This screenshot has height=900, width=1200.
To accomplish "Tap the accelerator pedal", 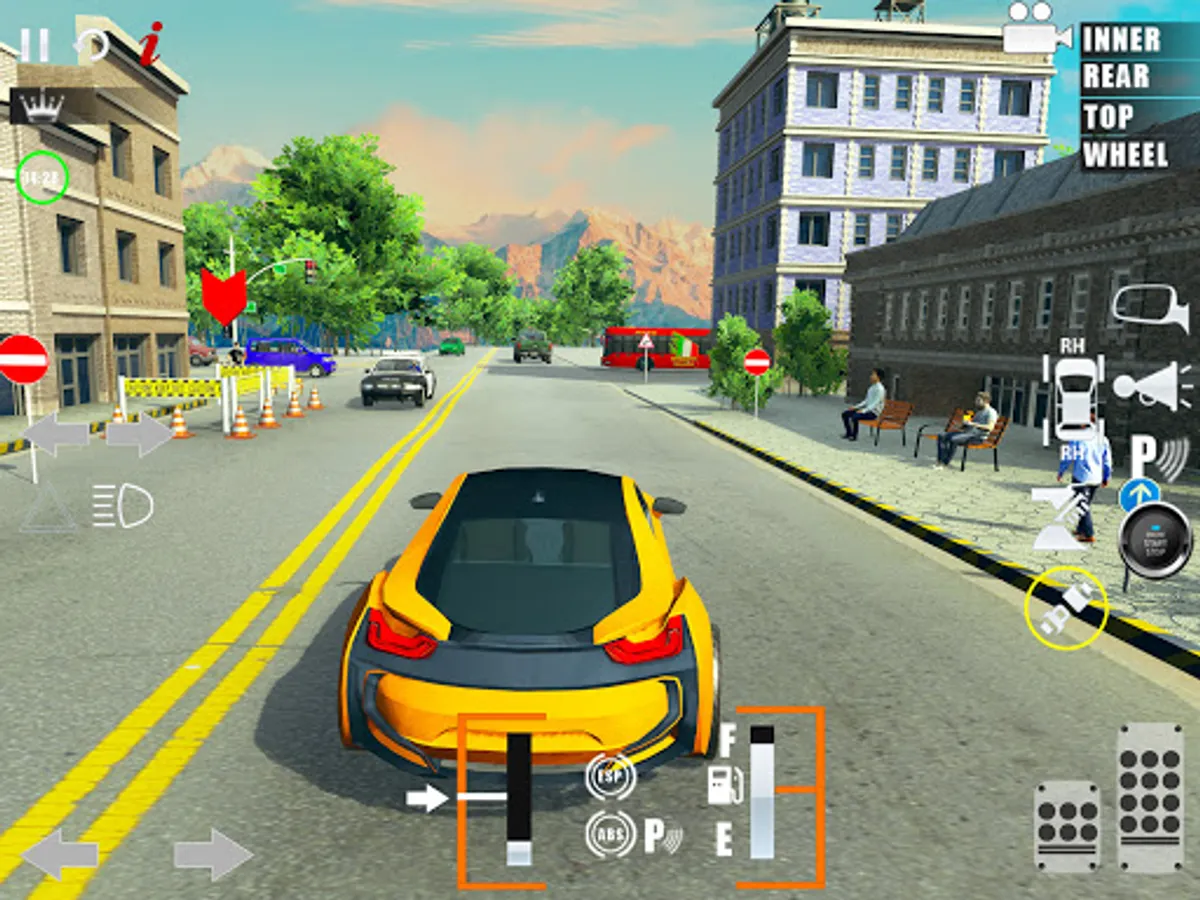I will click(1150, 796).
